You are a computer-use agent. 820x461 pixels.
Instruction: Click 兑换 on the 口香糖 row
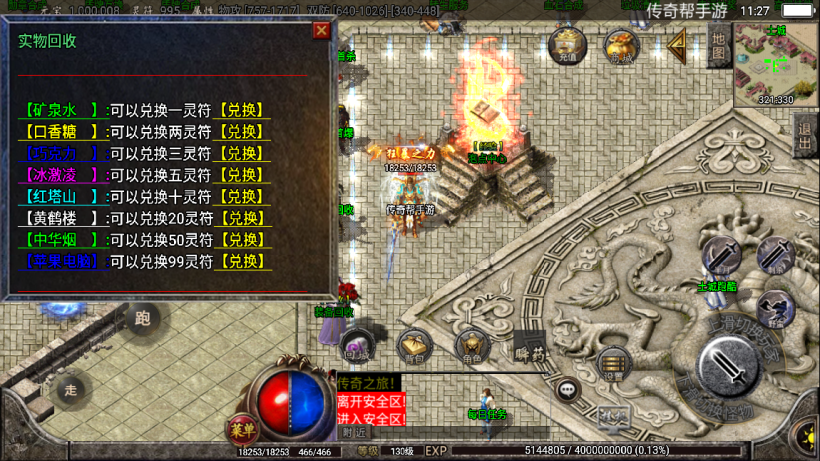click(241, 132)
